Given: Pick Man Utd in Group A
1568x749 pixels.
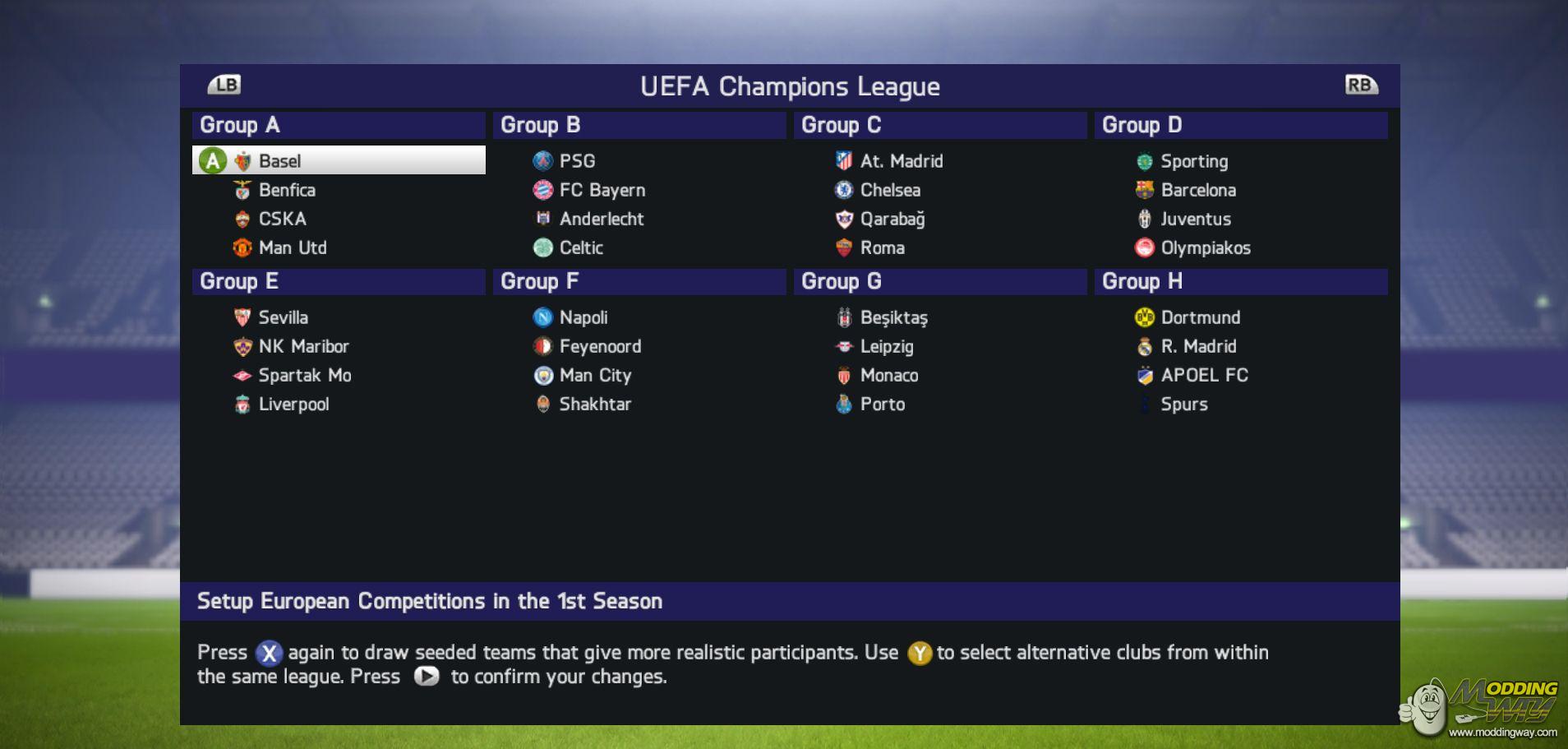Looking at the screenshot, I should click(x=292, y=247).
